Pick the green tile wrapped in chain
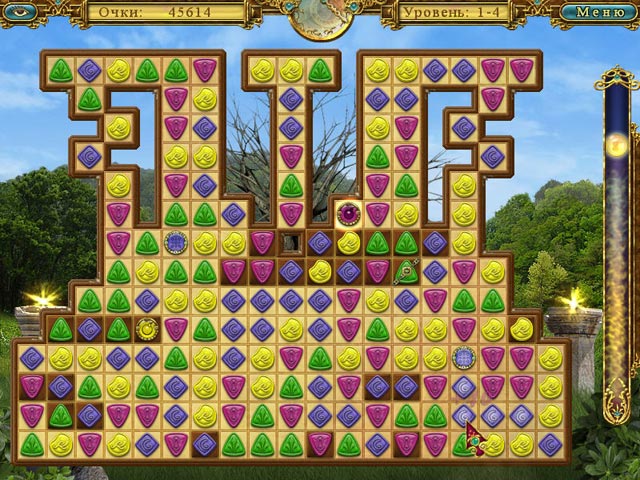640x480 pixels. click(406, 271)
